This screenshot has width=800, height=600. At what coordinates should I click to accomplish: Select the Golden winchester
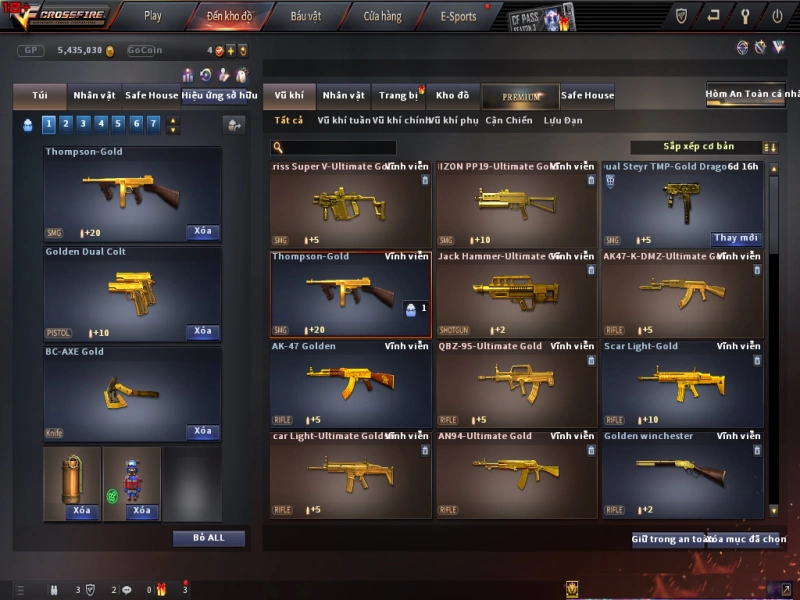(682, 475)
